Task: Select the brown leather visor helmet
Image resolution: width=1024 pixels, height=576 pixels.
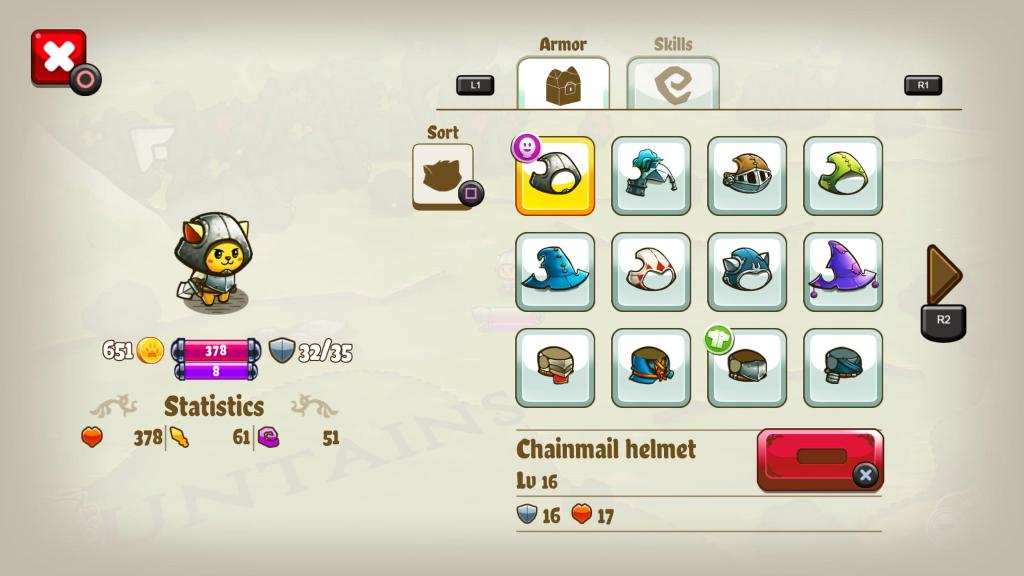Action: click(x=747, y=176)
